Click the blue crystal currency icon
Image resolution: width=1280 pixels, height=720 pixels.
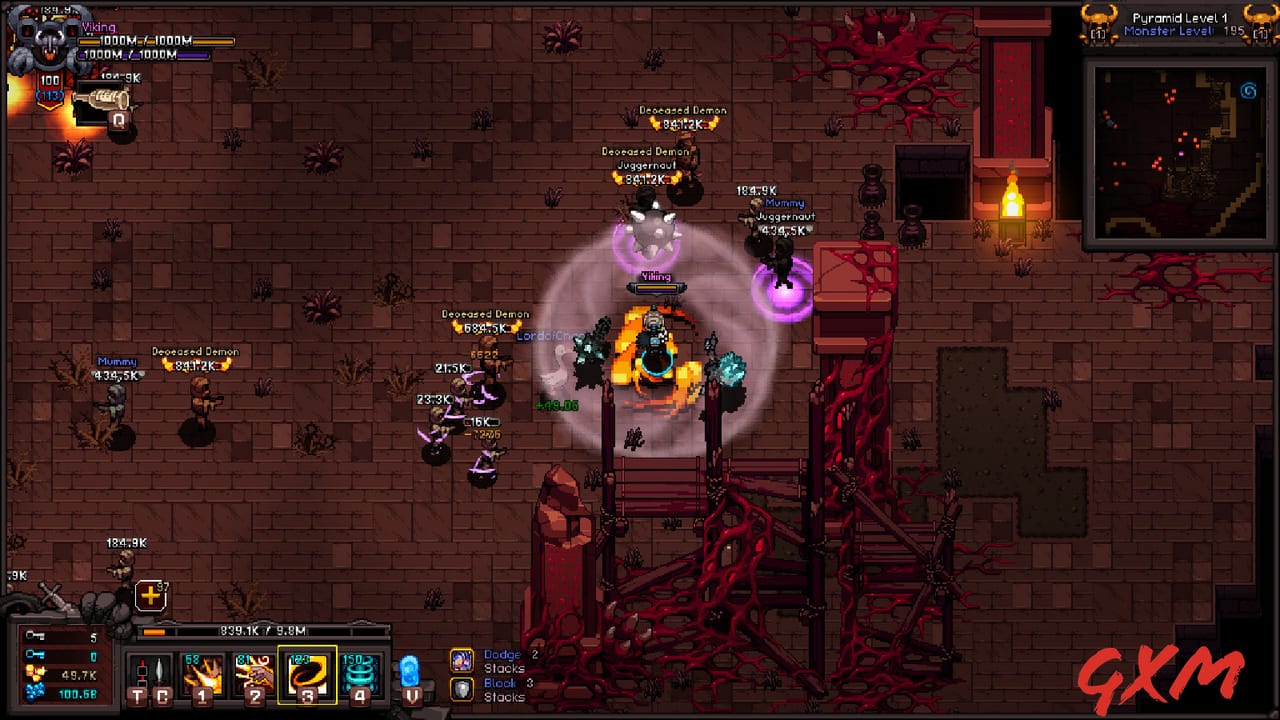(36, 692)
